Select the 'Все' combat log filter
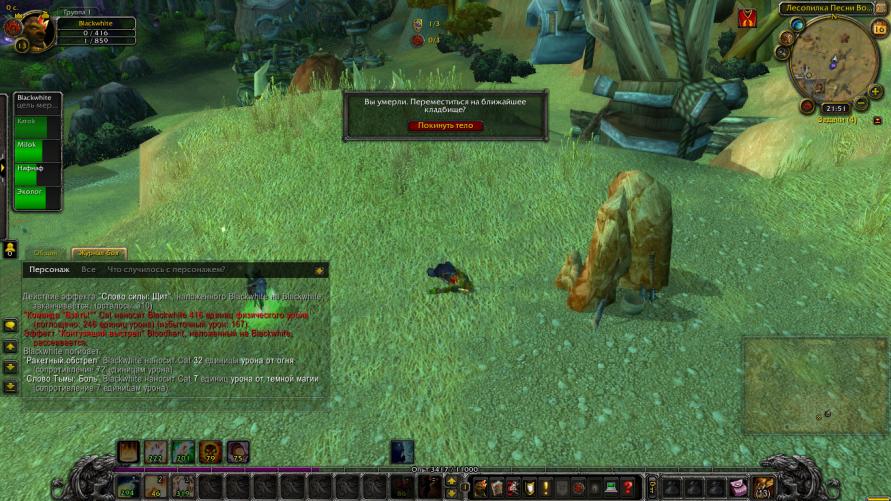 tap(89, 270)
